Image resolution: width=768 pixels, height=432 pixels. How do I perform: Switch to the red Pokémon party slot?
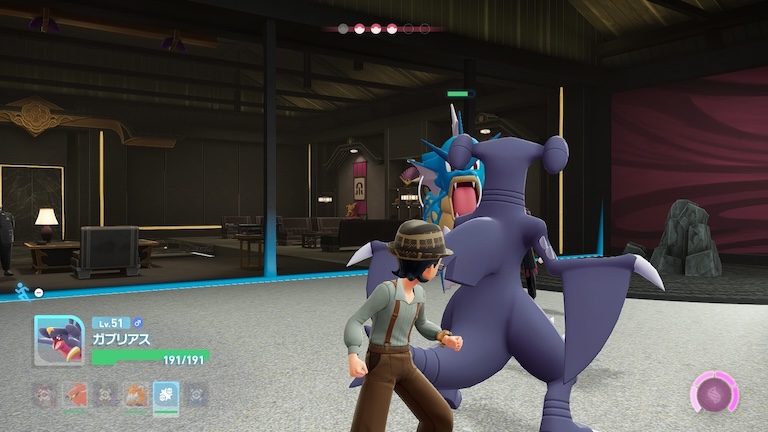pos(76,395)
